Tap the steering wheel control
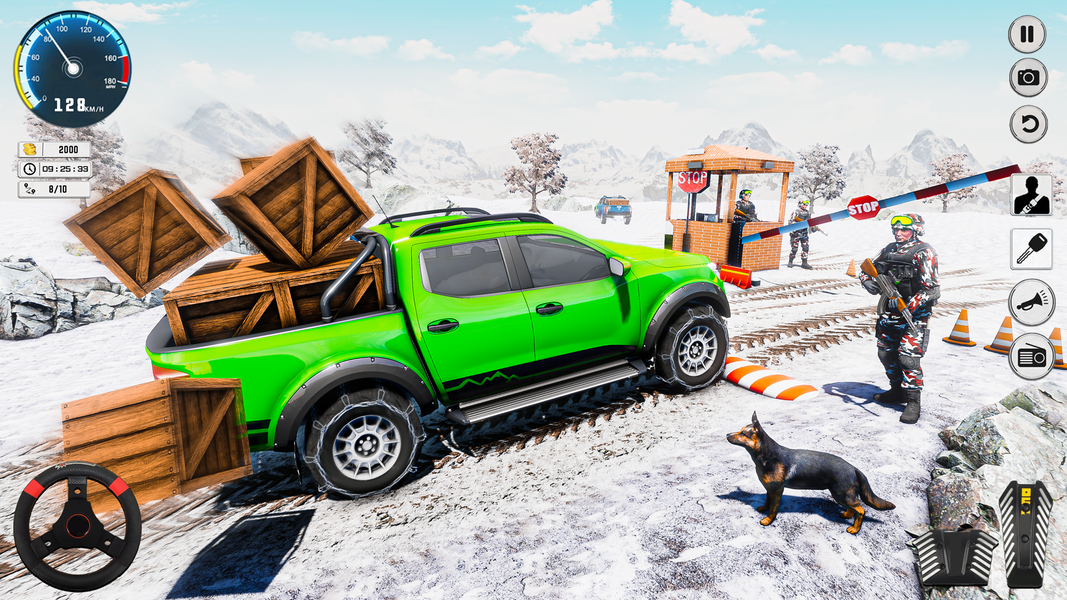The width and height of the screenshot is (1067, 600). 77,525
